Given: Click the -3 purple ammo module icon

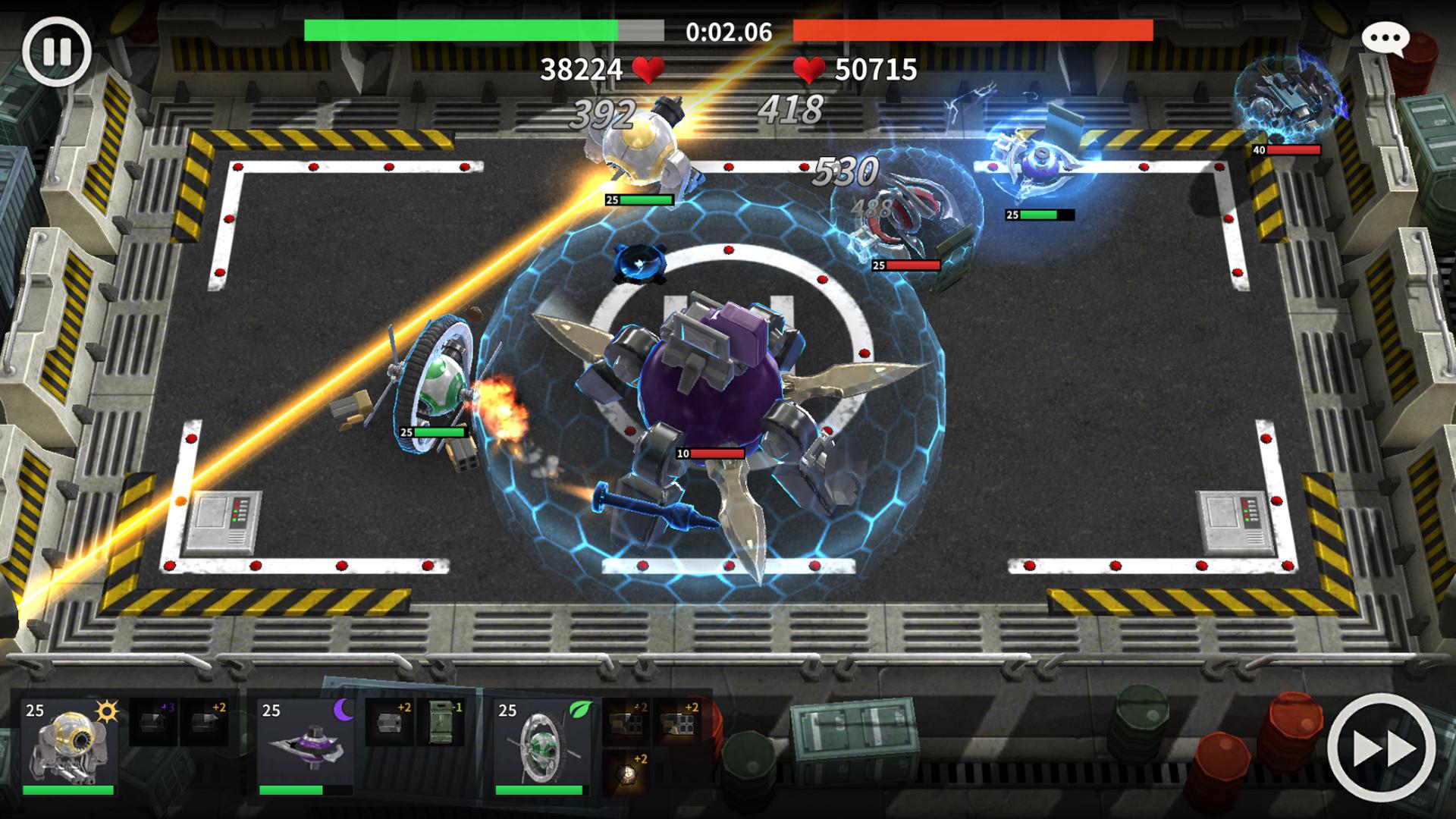Looking at the screenshot, I should [152, 722].
